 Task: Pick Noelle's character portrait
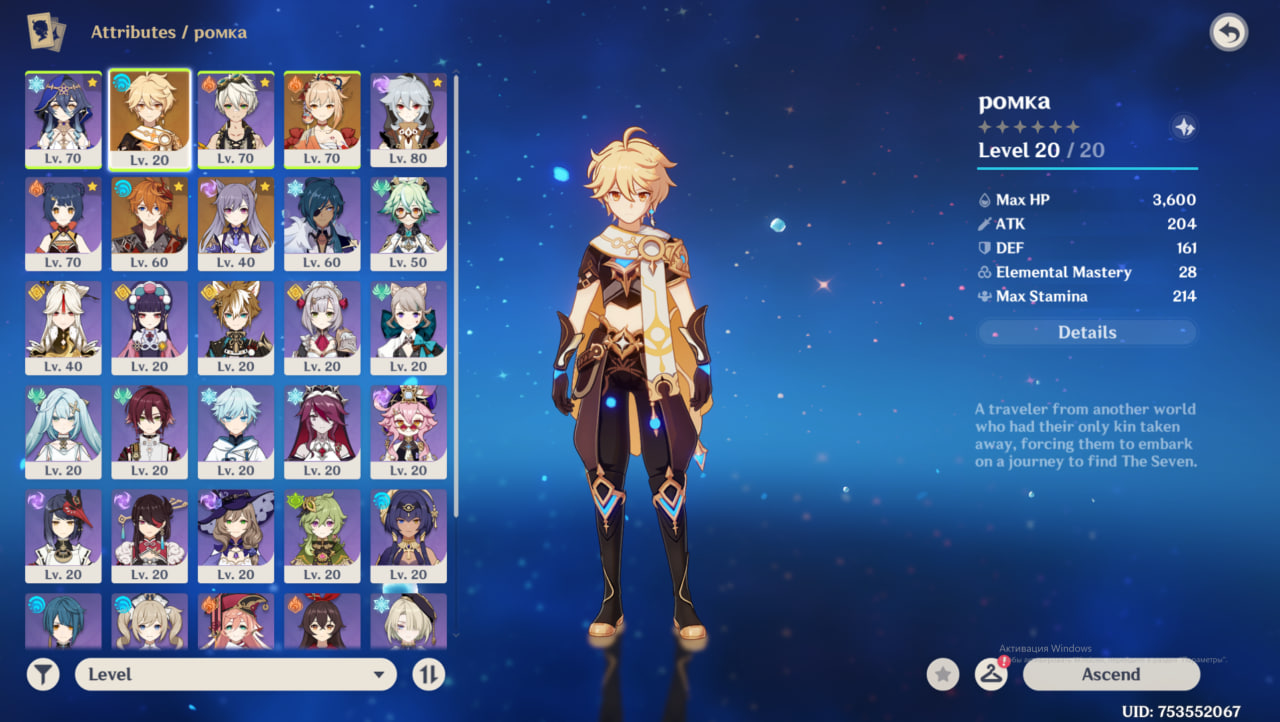click(x=322, y=326)
